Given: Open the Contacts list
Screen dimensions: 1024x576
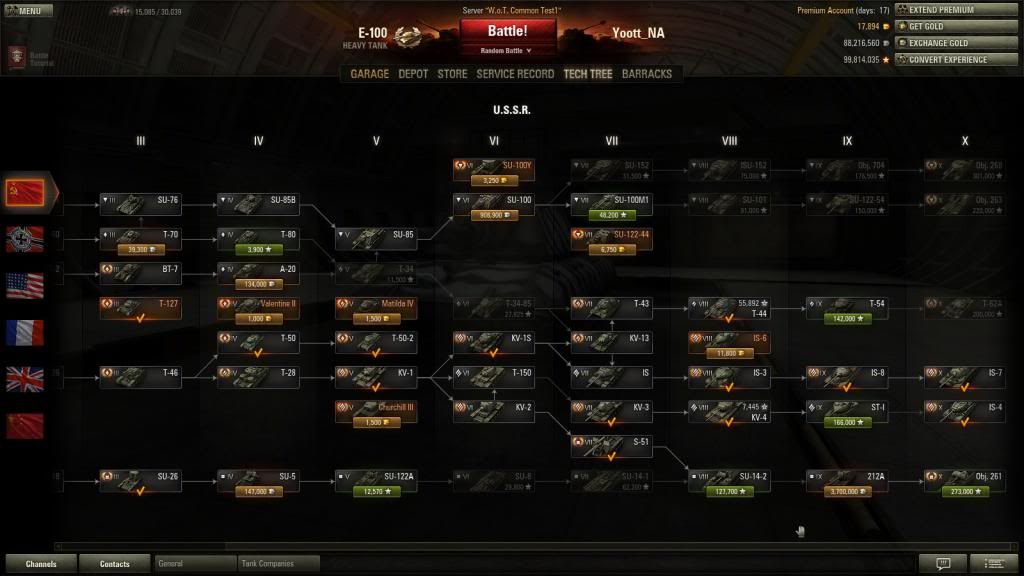Looking at the screenshot, I should 115,564.
